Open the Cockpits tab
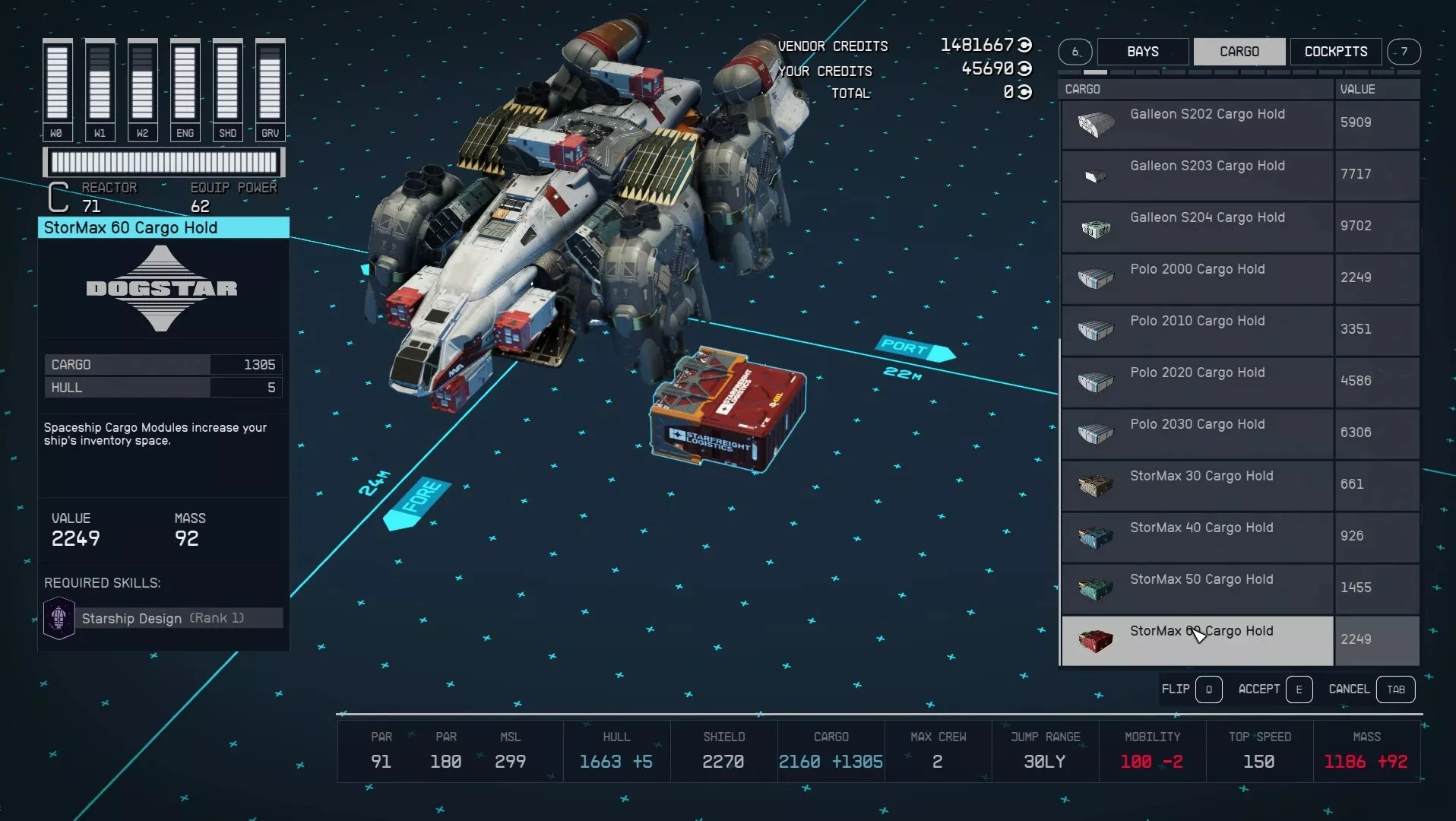1456x821 pixels. (1335, 52)
